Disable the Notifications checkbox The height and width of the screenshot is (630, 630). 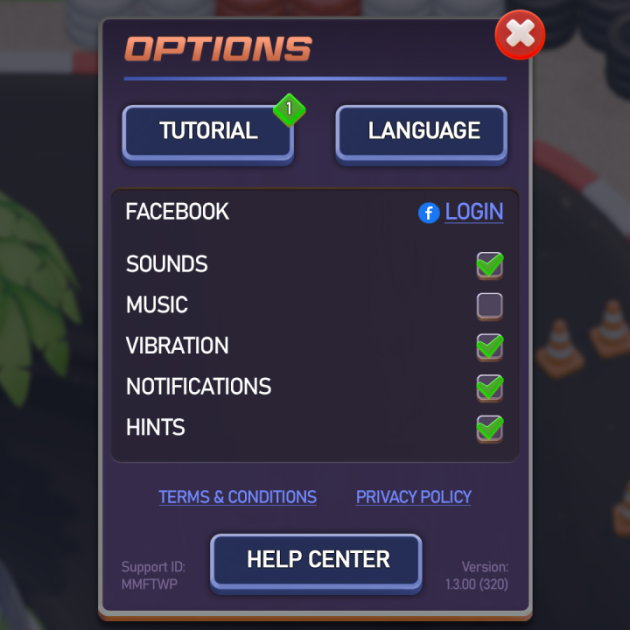pyautogui.click(x=489, y=387)
